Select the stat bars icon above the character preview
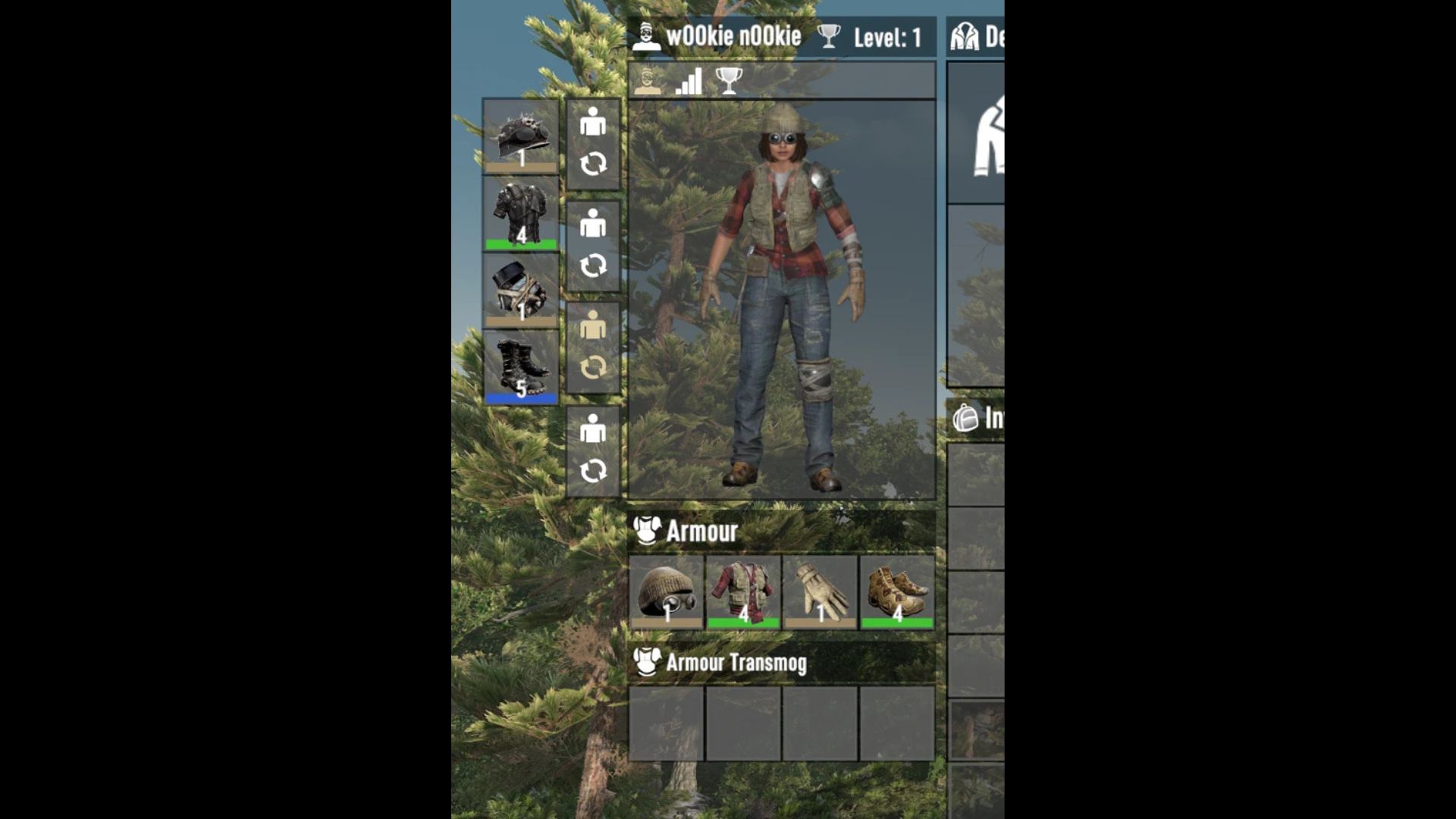The image size is (1456, 819). pyautogui.click(x=686, y=82)
